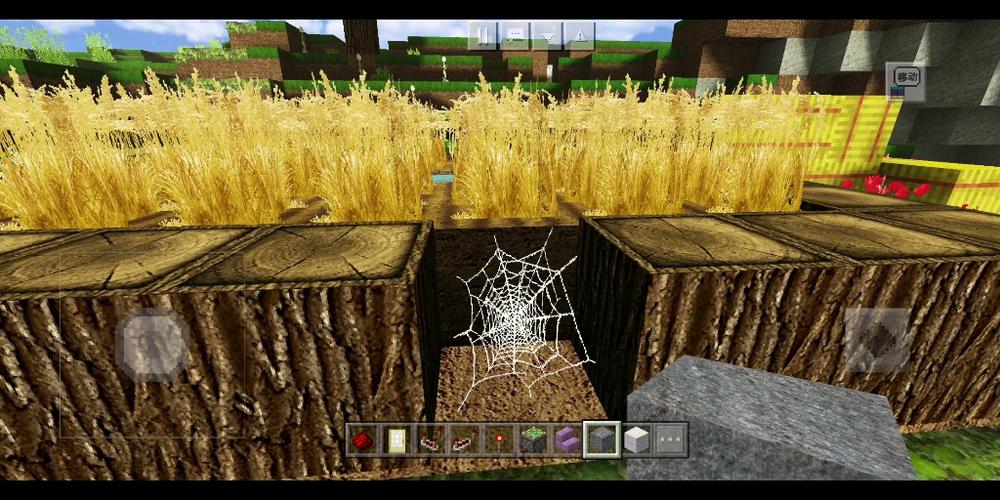Tap the 移动 move button

[x=905, y=79]
